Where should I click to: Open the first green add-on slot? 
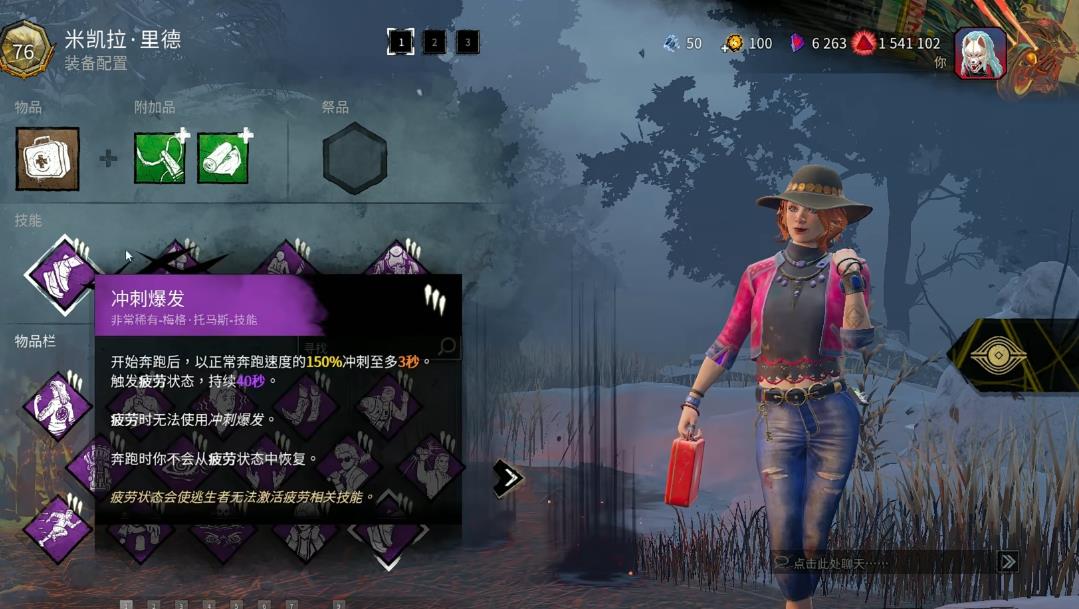(160, 159)
